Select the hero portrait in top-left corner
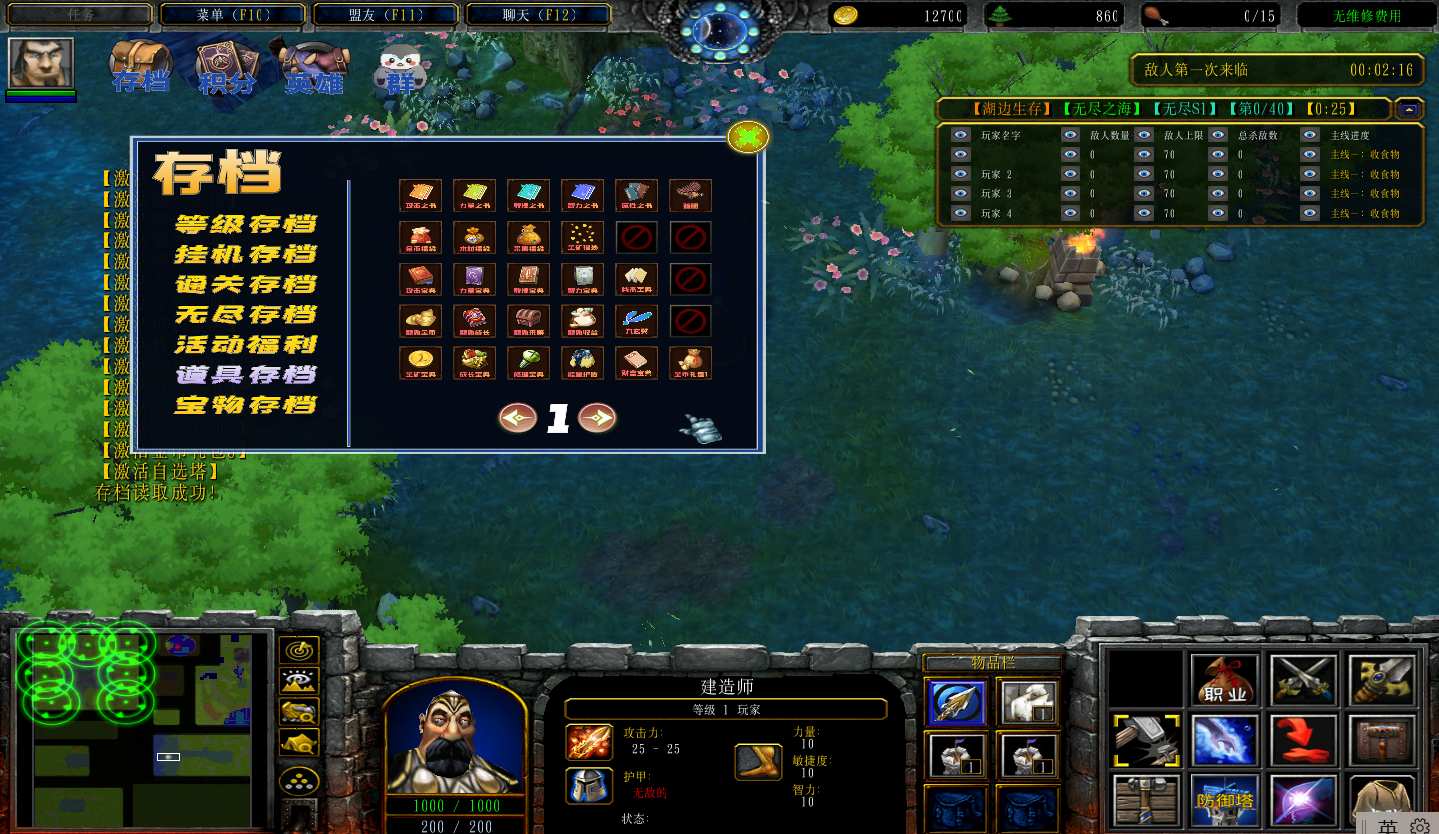The image size is (1439, 834). (41, 63)
